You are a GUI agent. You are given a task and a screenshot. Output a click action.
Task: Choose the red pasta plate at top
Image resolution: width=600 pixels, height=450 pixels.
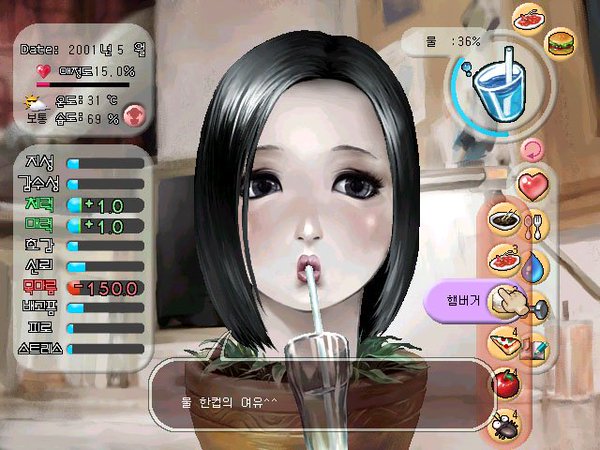527,17
